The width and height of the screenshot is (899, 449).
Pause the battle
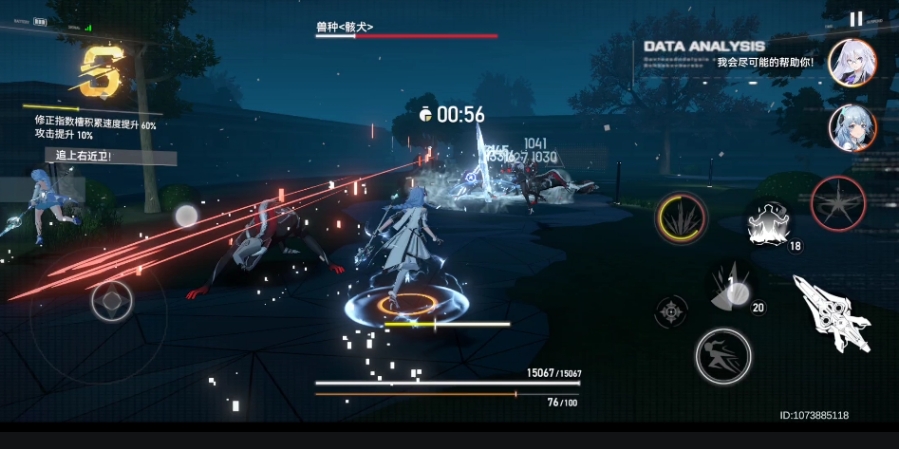(x=856, y=19)
